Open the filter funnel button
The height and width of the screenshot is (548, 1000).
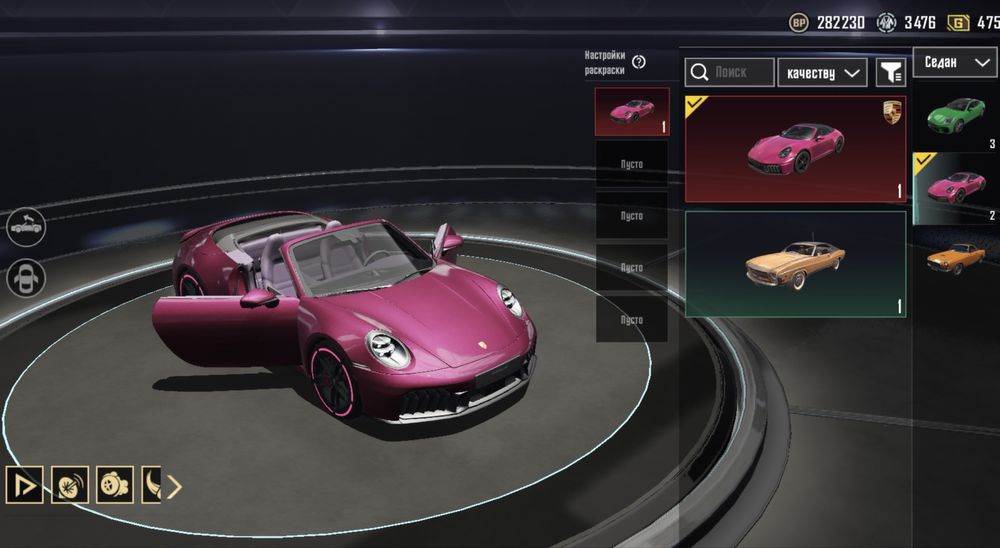[890, 72]
